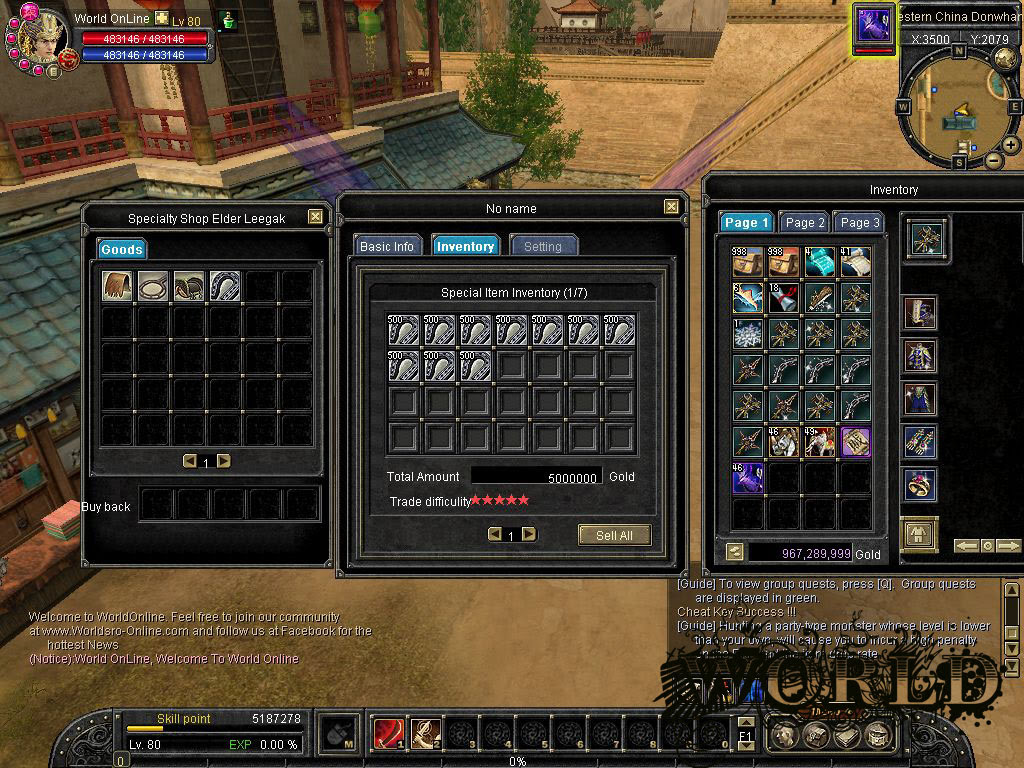Select the gold ring equipment slot

coord(920,485)
